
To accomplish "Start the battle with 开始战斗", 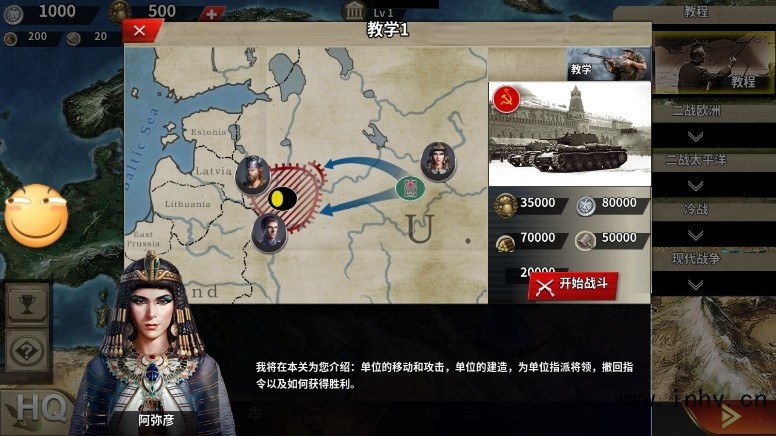I will click(573, 285).
